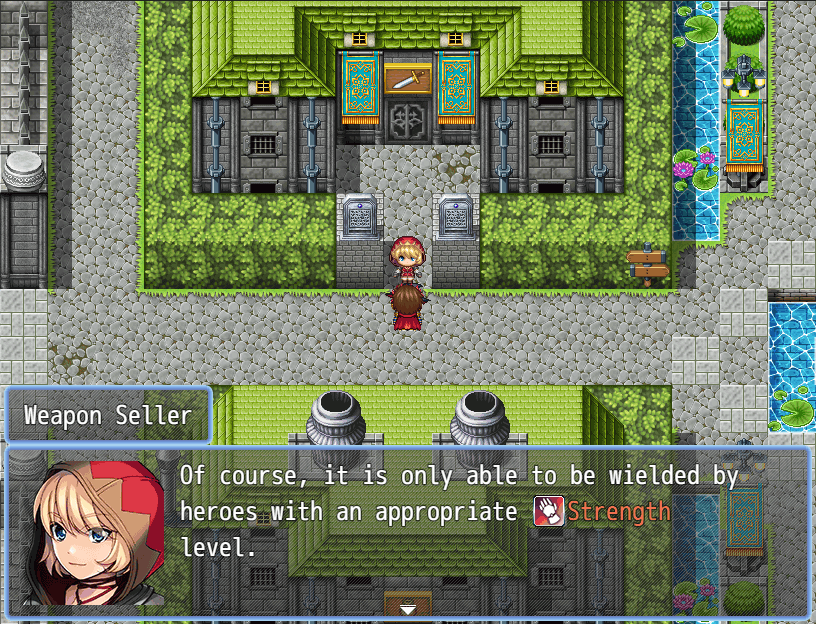Click the white continue arrow in dialogue box

tap(407, 608)
